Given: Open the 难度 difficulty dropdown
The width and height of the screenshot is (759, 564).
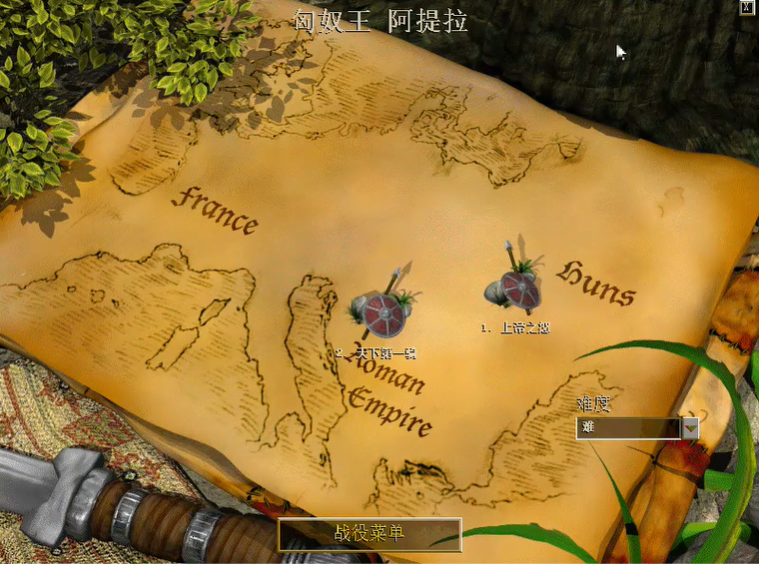Looking at the screenshot, I should click(x=690, y=428).
